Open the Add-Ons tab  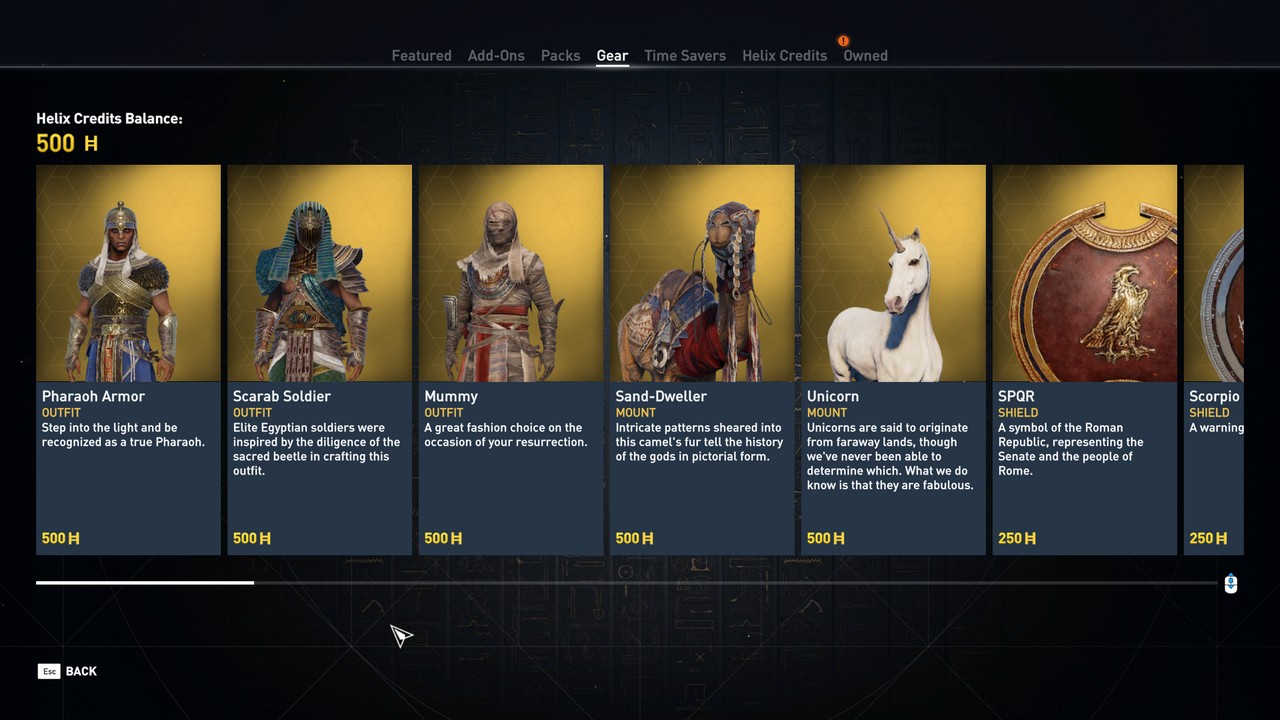pos(496,56)
